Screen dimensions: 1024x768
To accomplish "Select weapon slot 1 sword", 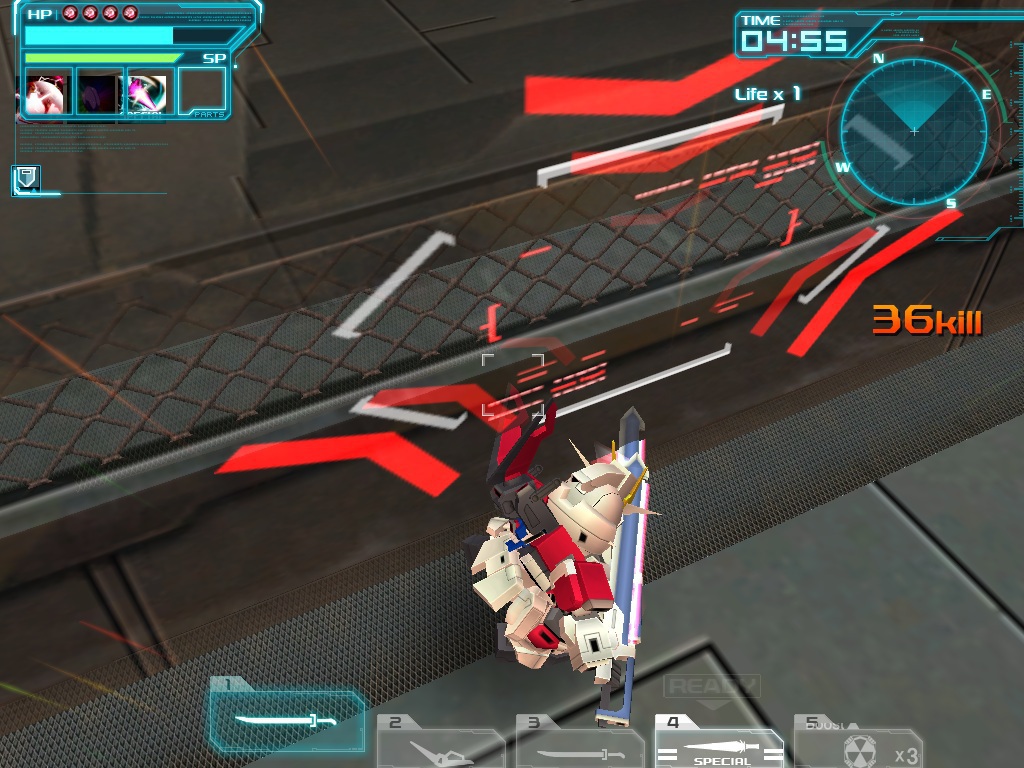I will [286, 720].
